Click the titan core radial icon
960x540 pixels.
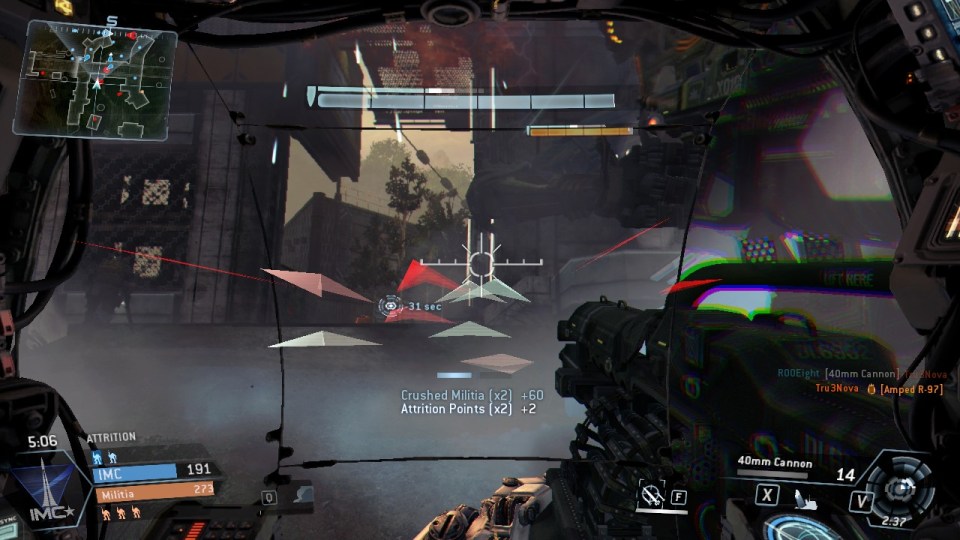(x=902, y=486)
